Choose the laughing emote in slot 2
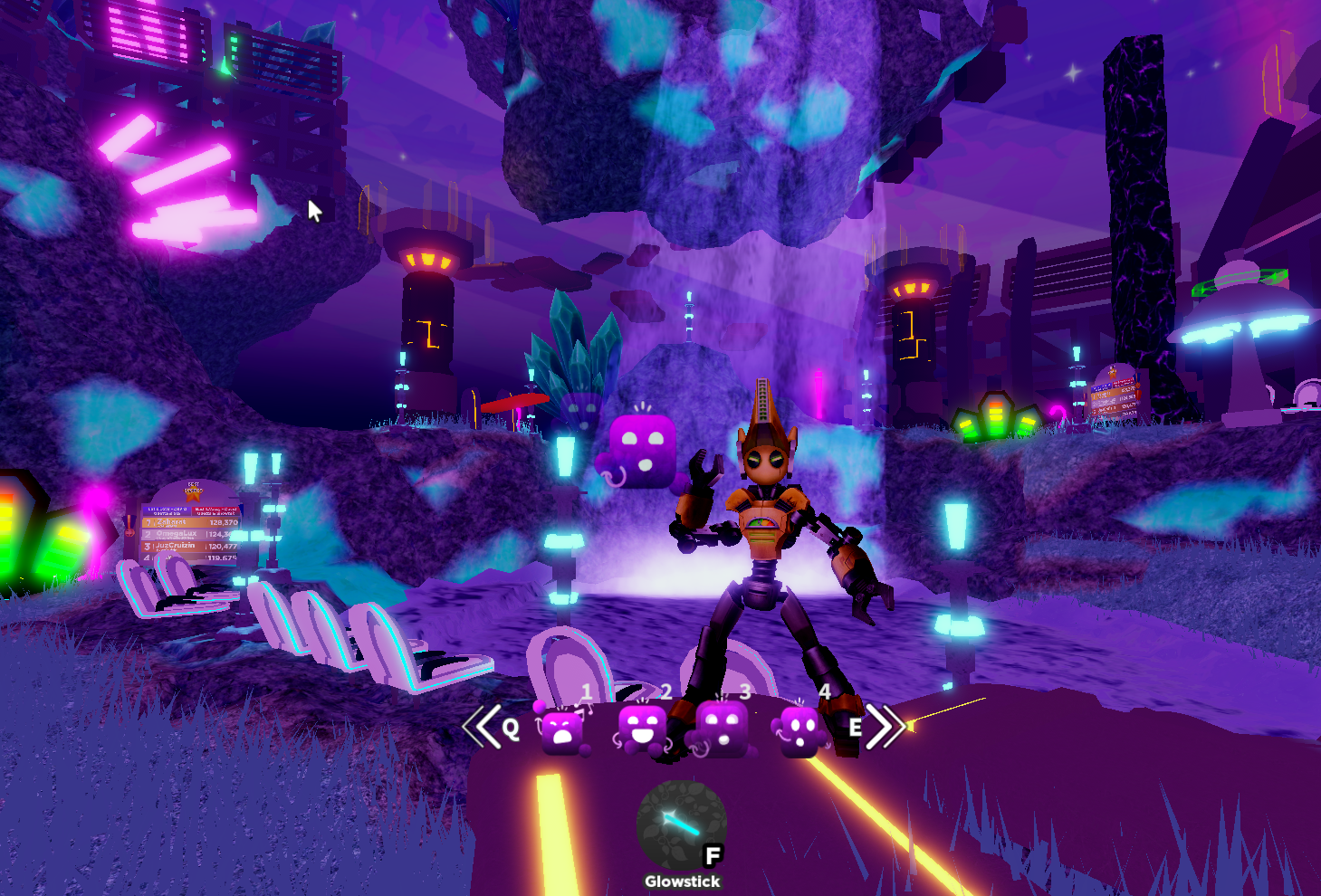 (x=642, y=729)
